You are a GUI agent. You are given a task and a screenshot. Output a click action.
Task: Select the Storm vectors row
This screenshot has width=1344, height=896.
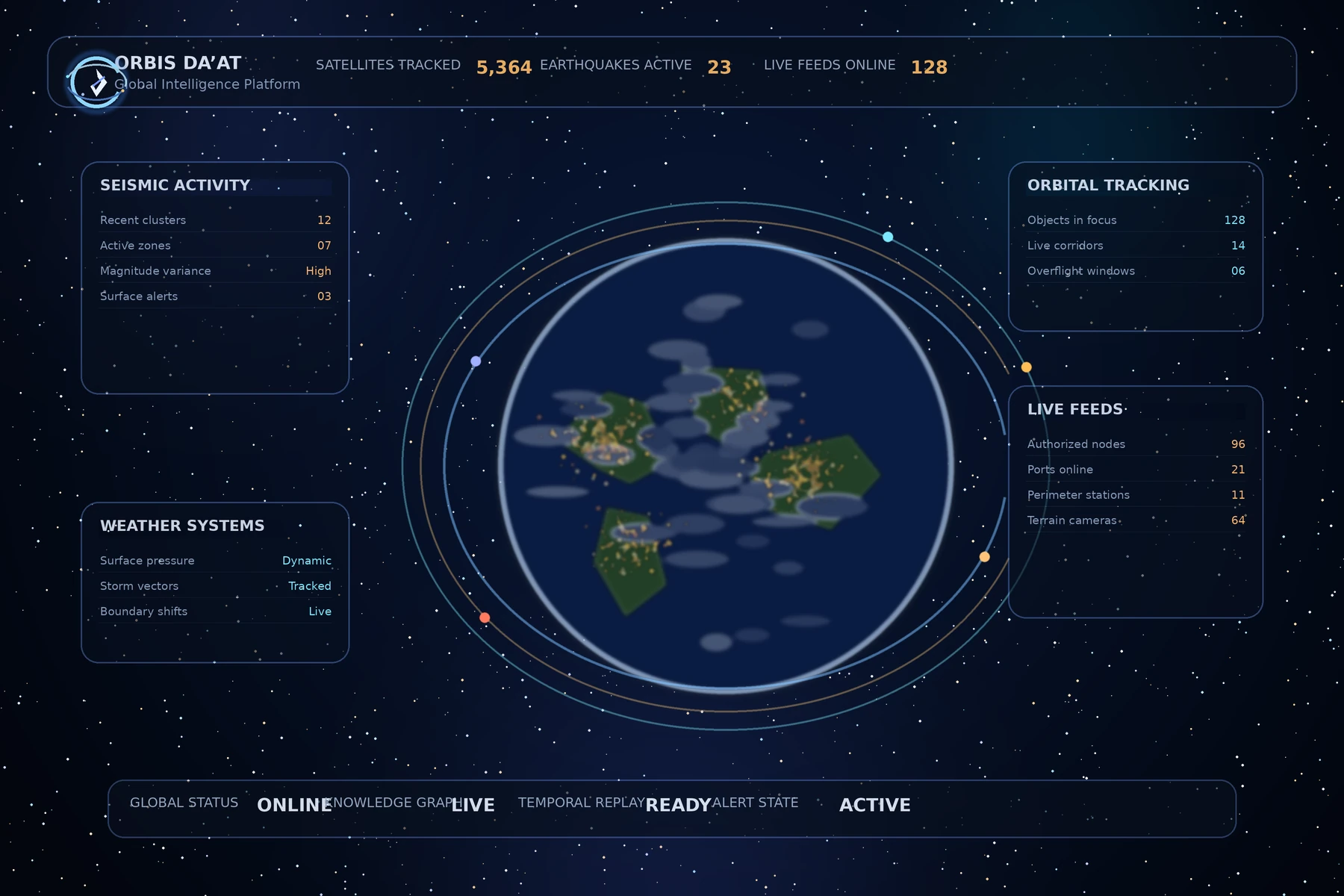[x=215, y=586]
